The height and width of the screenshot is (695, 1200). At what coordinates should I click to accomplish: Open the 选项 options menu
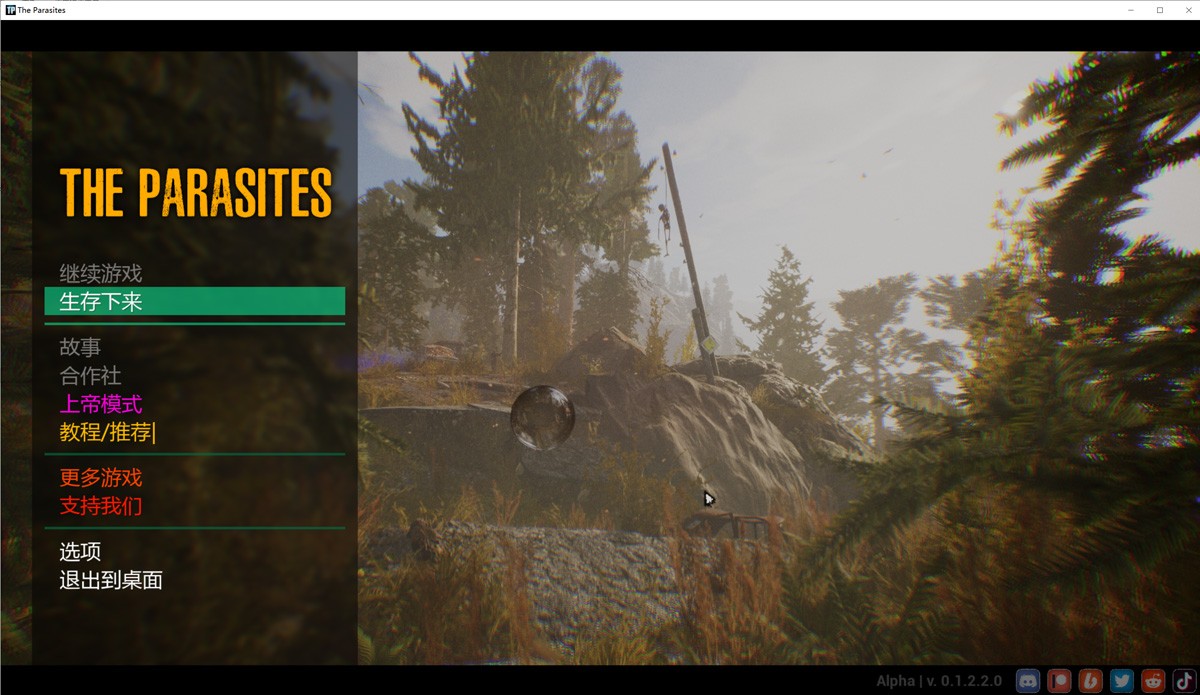click(80, 552)
